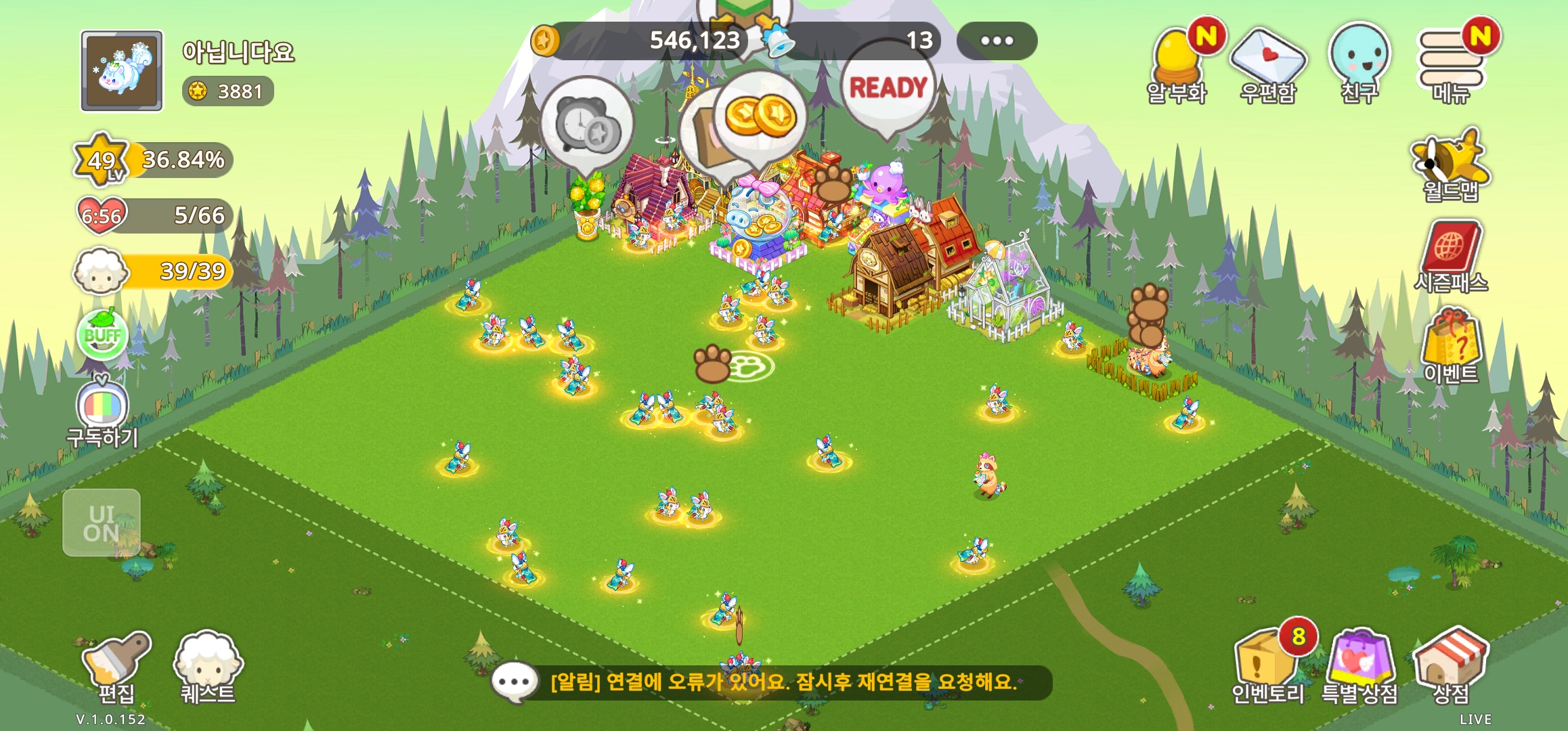Open the events (이벤트) gift box
The height and width of the screenshot is (731, 1568).
point(1451,345)
